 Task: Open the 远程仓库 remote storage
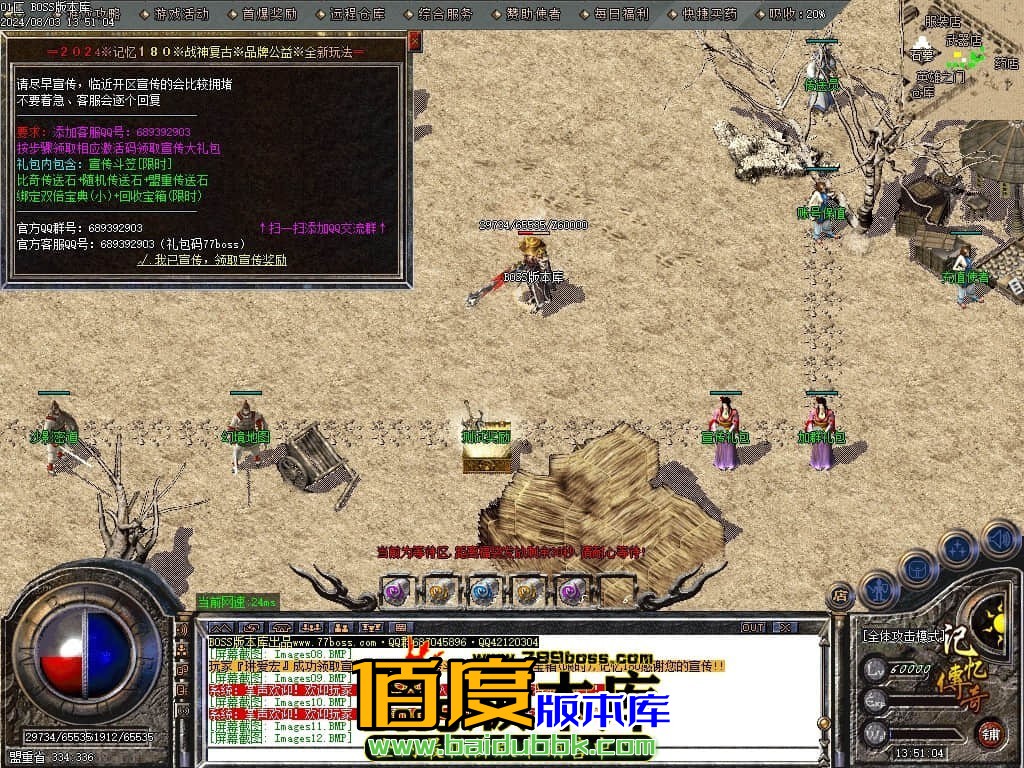coord(356,14)
